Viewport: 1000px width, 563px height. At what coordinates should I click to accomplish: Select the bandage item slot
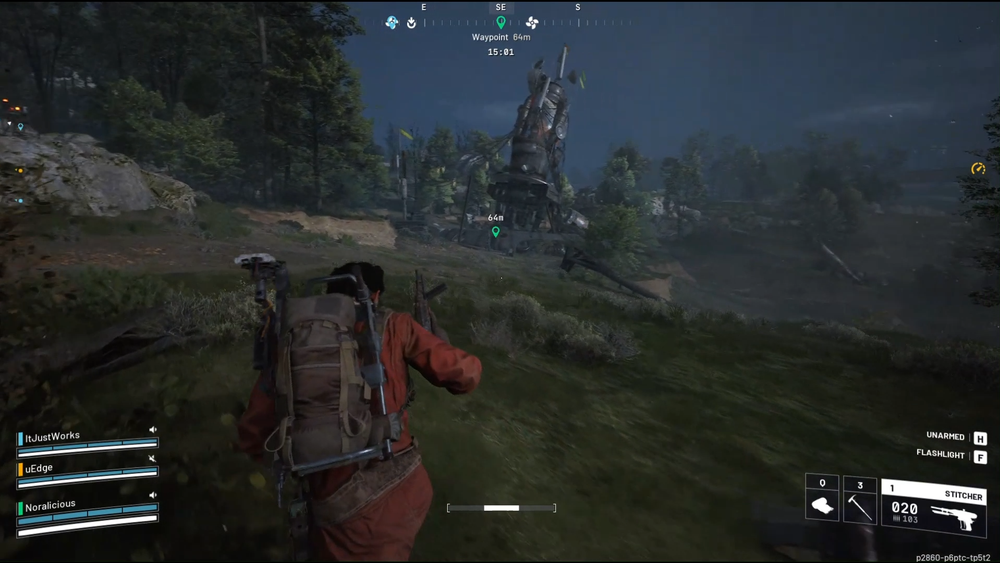click(822, 499)
